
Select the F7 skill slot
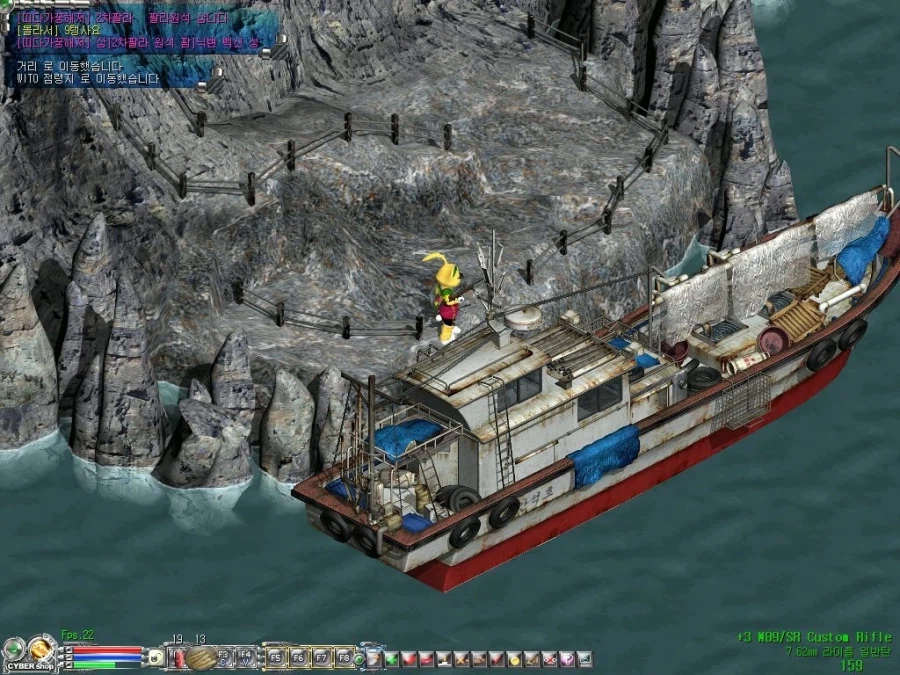(x=322, y=658)
